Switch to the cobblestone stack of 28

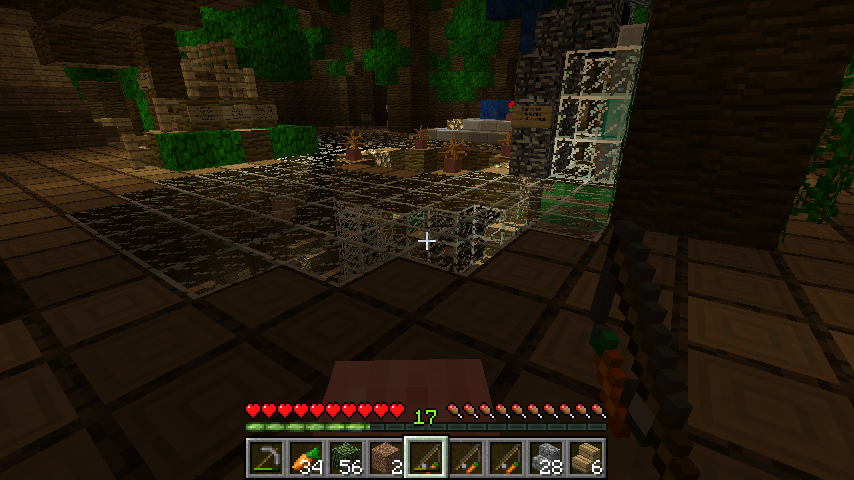[x=546, y=458]
